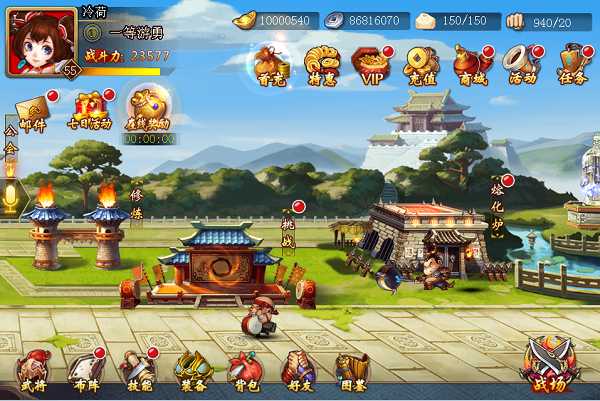The height and width of the screenshot is (401, 600).
Task: Open the 活动 events menu
Action: coord(522,64)
